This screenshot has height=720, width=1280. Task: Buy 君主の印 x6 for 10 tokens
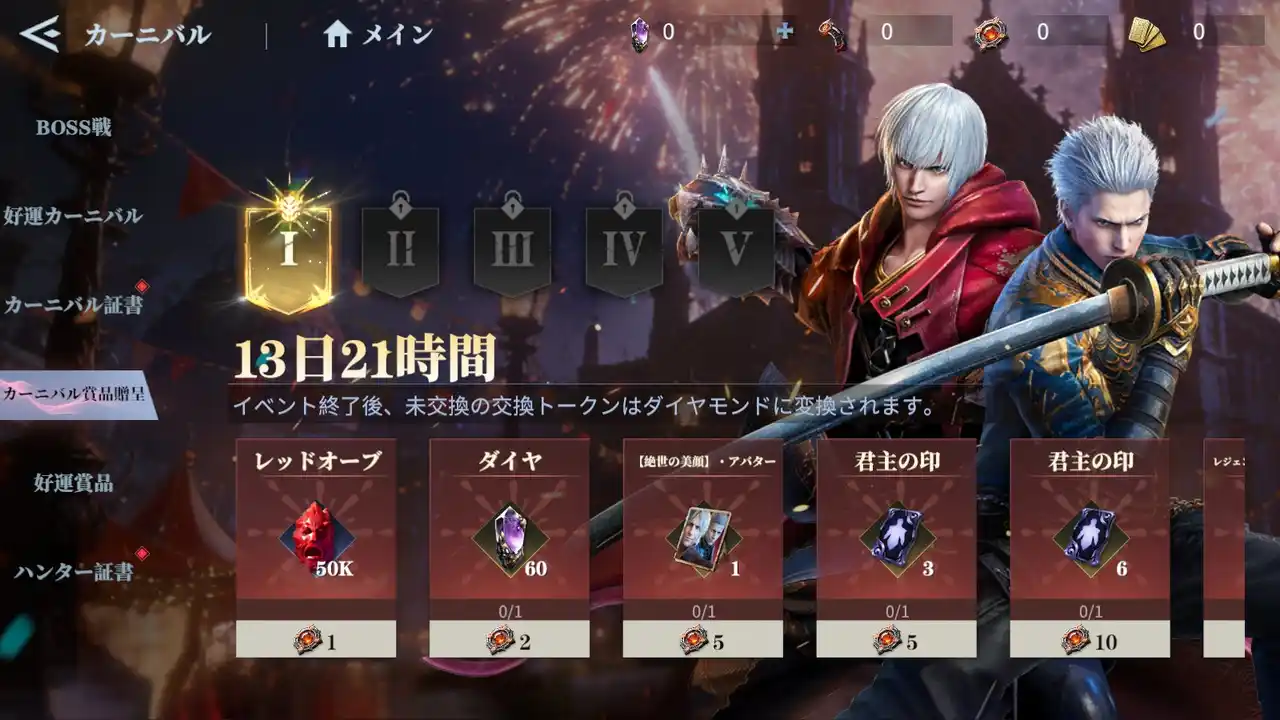click(x=1090, y=639)
